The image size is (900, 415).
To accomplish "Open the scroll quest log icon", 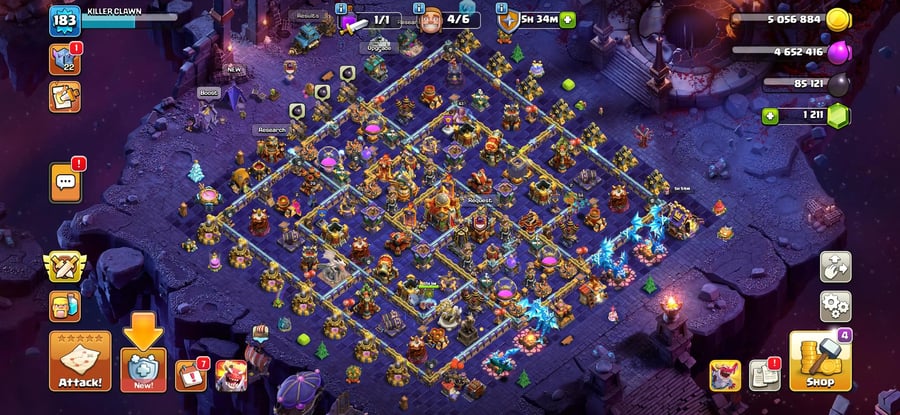I will tap(65, 96).
